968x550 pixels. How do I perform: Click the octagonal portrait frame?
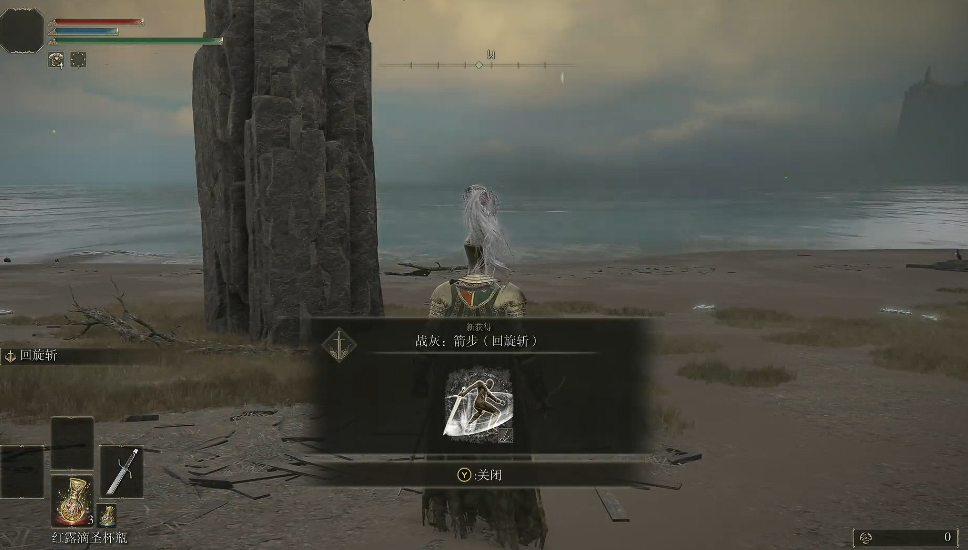22,30
